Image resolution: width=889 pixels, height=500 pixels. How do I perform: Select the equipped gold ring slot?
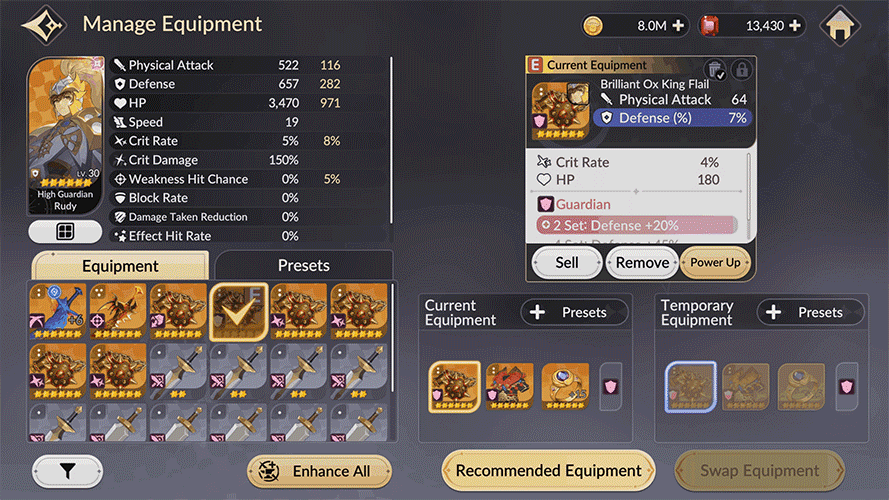[x=565, y=386]
